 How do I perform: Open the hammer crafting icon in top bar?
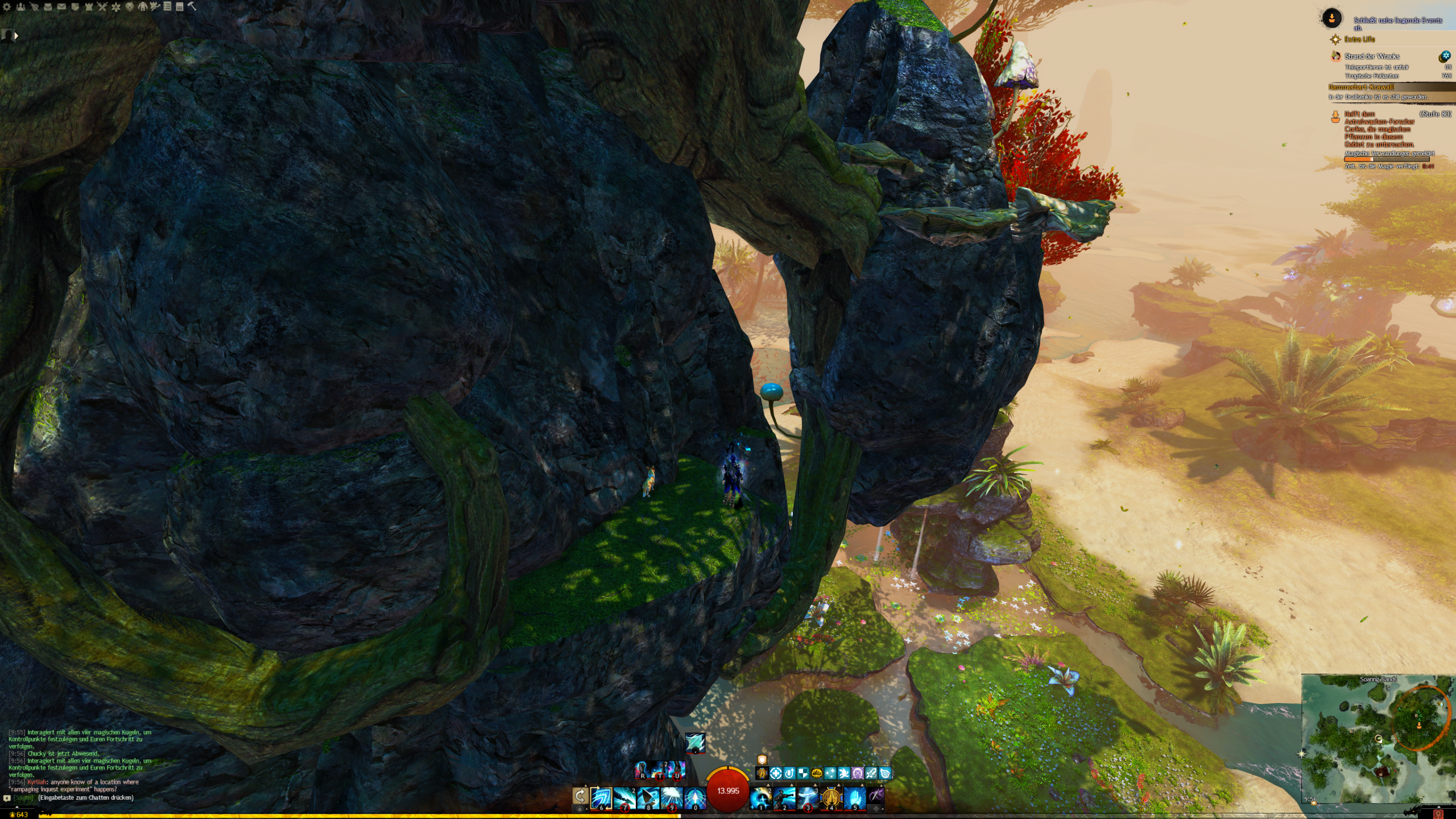click(192, 7)
